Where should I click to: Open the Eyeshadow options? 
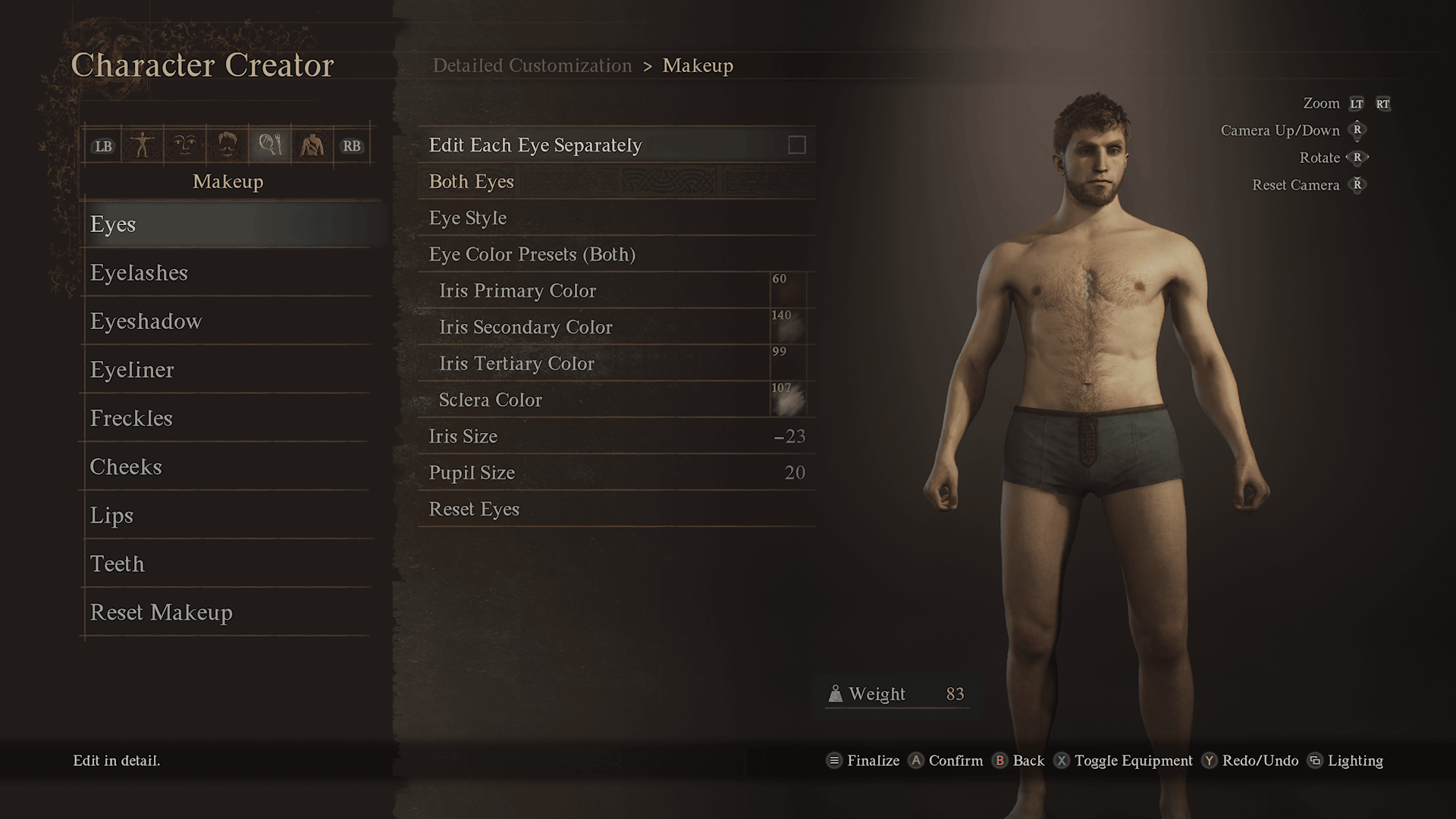click(x=146, y=322)
